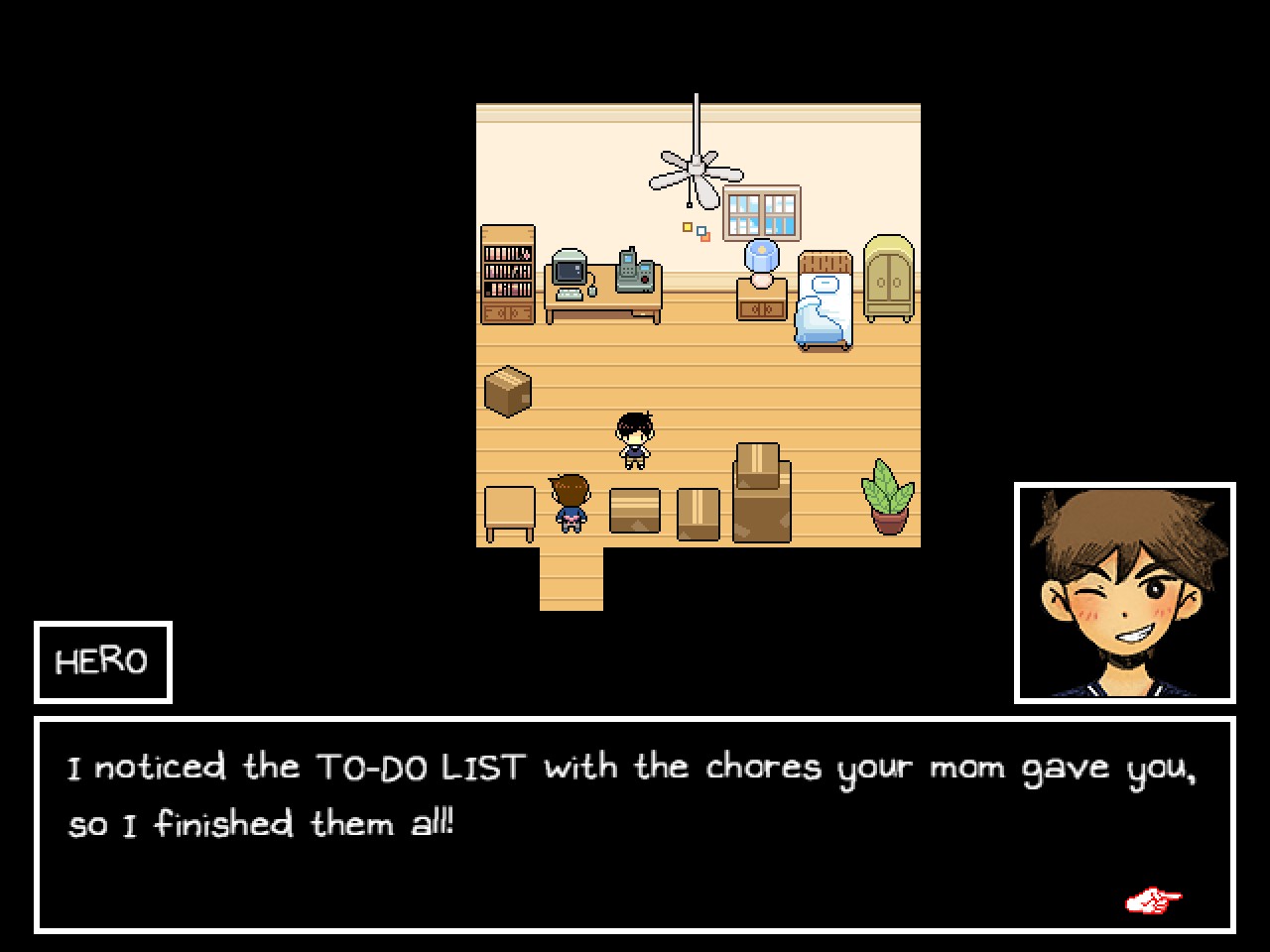Click the floating colored squares decoration
Image resolution: width=1270 pixels, height=952 pixels.
tap(697, 230)
